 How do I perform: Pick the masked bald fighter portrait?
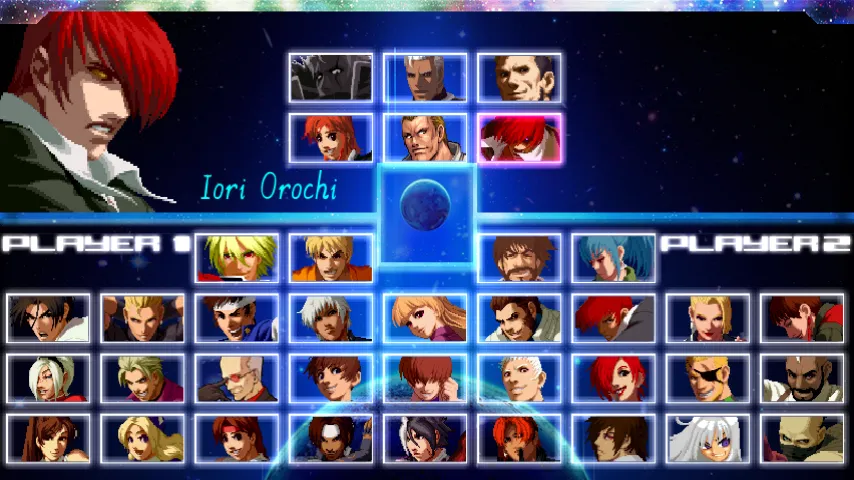point(801,439)
